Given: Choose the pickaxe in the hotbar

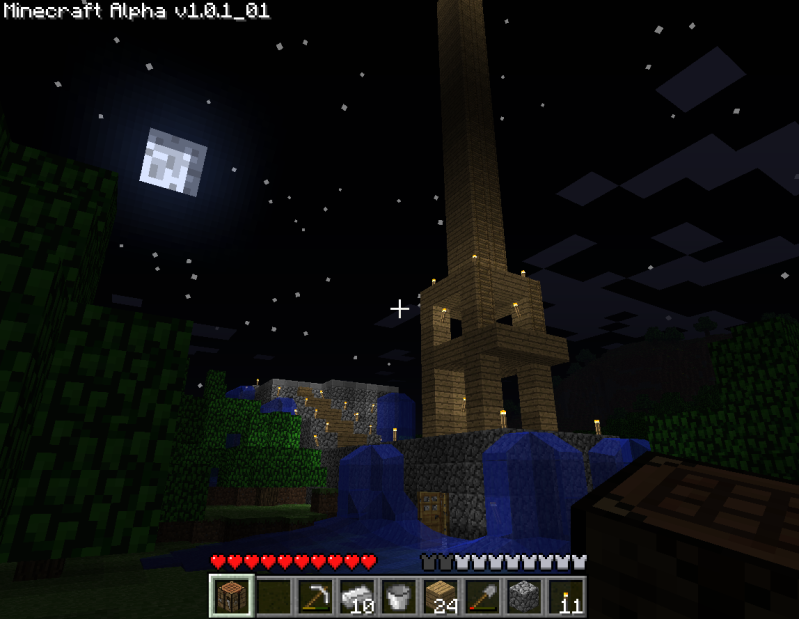Looking at the screenshot, I should pos(315,596).
